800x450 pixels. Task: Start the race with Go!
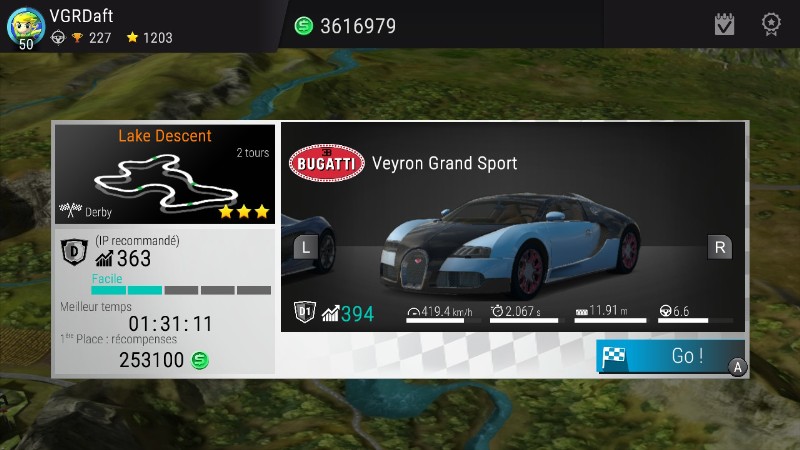[671, 356]
